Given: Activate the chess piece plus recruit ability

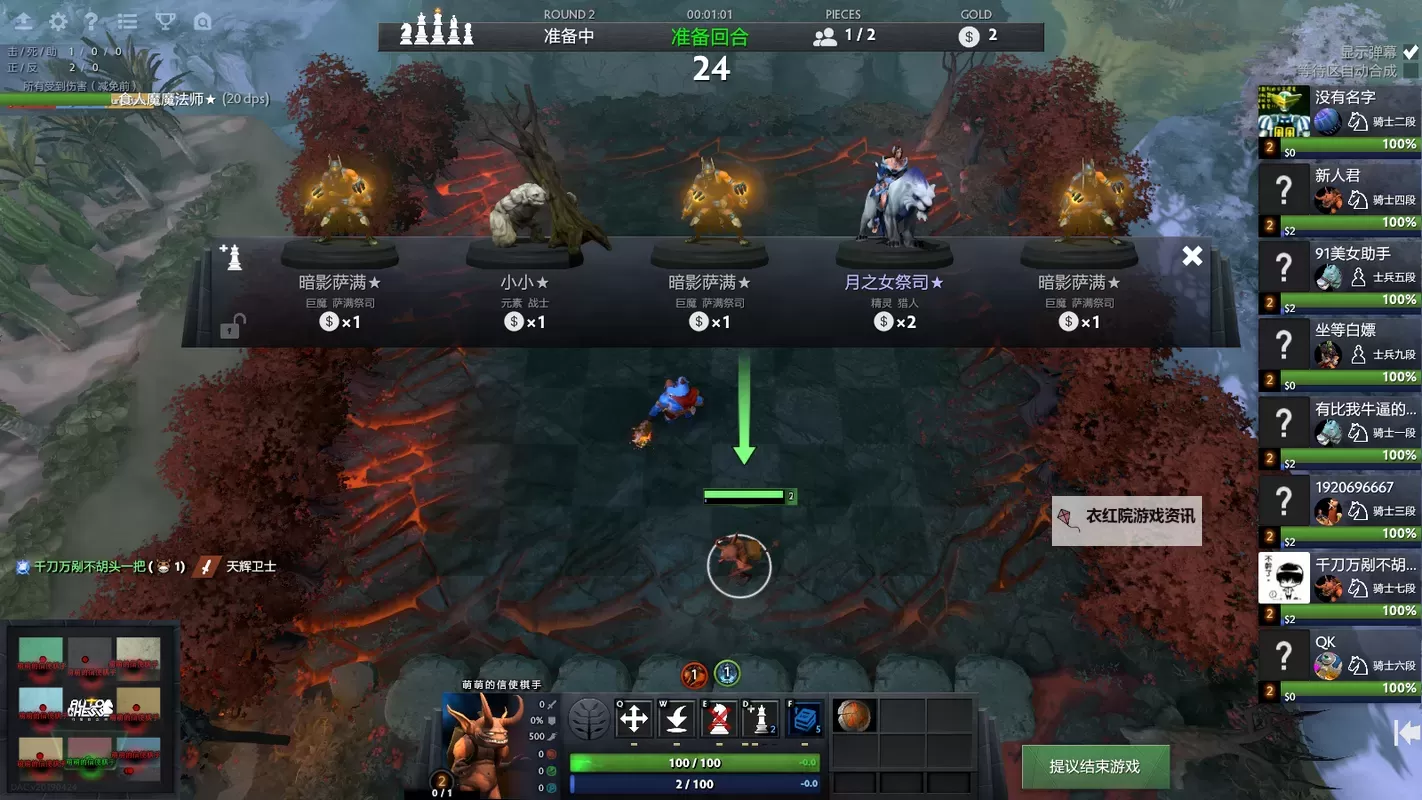Looking at the screenshot, I should [x=761, y=718].
